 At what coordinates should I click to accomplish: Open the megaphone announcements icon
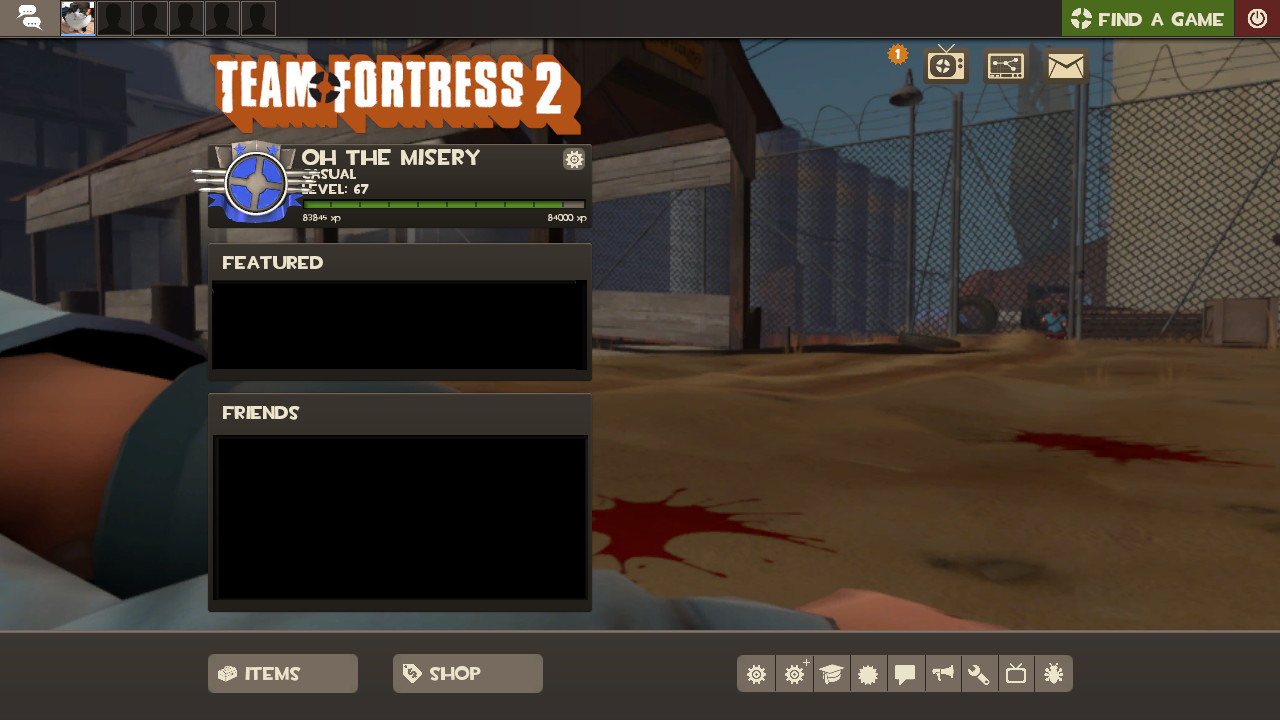tap(943, 673)
